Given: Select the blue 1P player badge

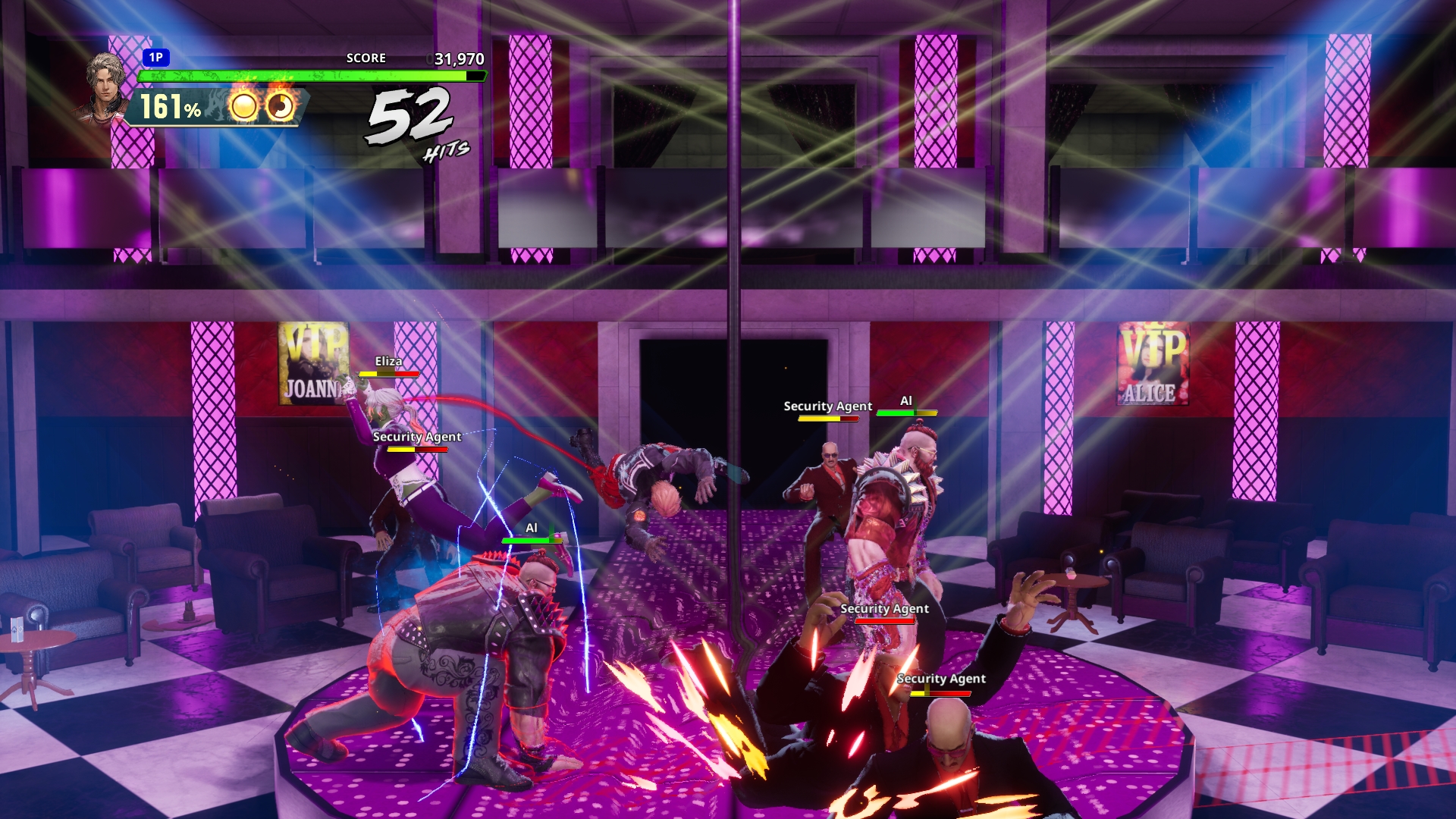Looking at the screenshot, I should pos(155,58).
